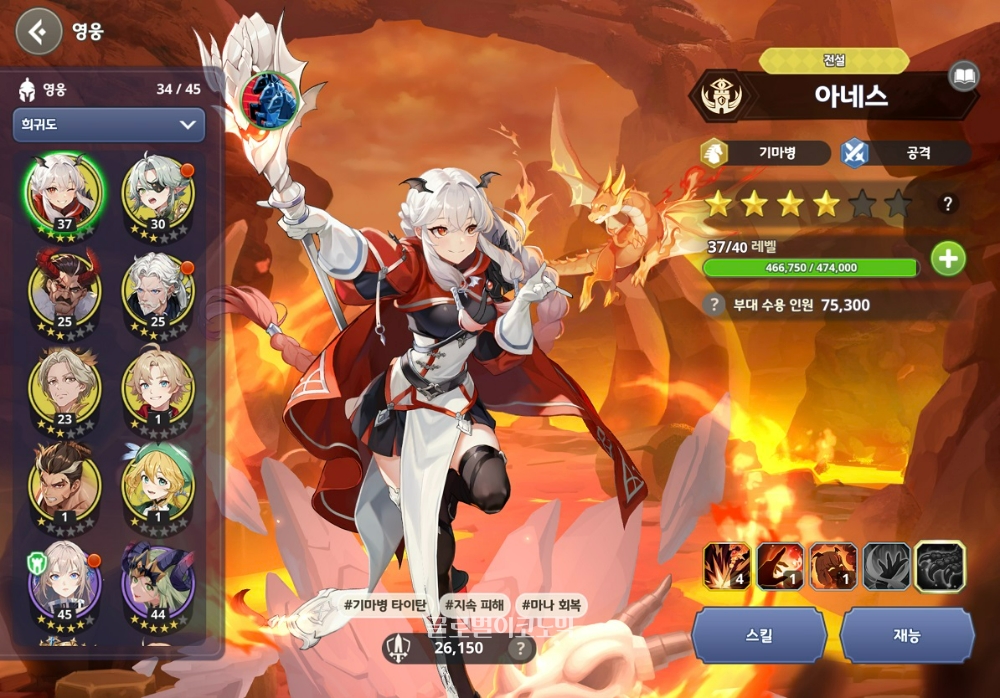Add hero experience with the green plus
The image size is (1000, 698).
pyautogui.click(x=948, y=259)
